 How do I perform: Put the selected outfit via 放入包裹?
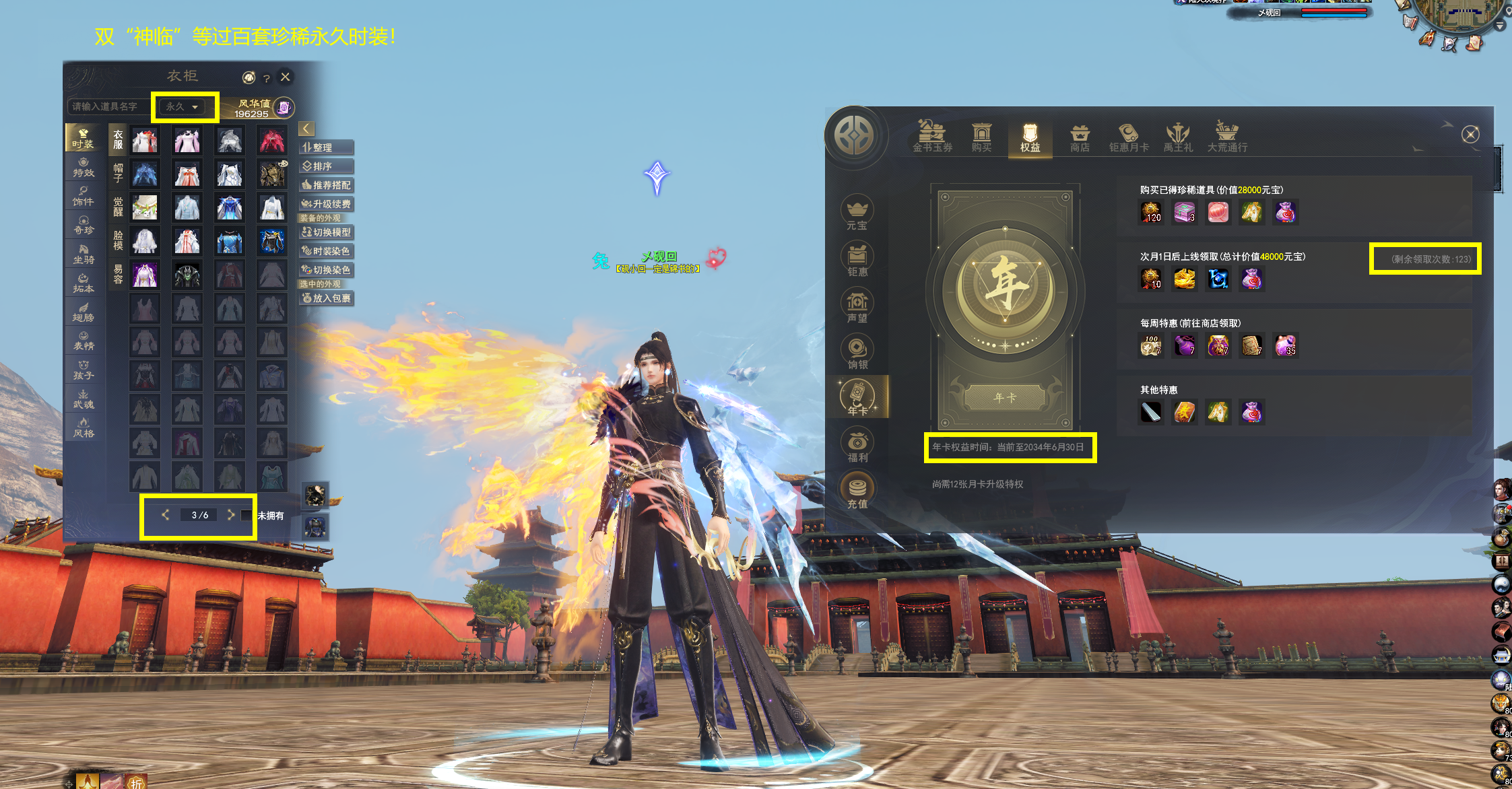pyautogui.click(x=326, y=298)
